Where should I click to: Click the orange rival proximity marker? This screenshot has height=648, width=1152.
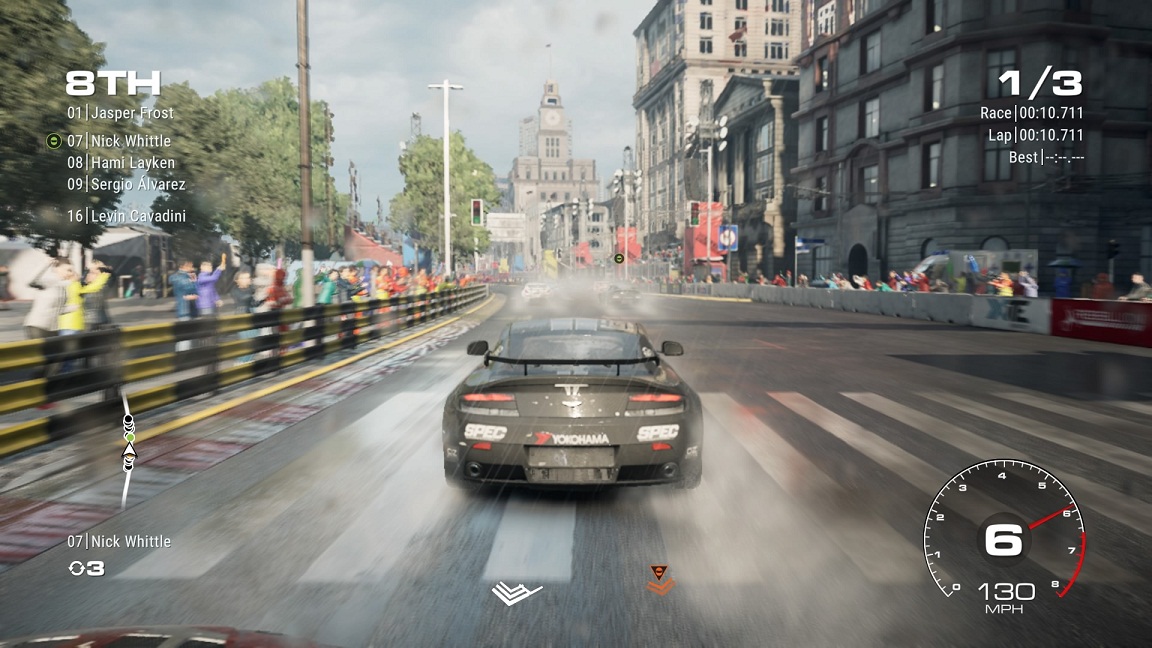coord(659,580)
